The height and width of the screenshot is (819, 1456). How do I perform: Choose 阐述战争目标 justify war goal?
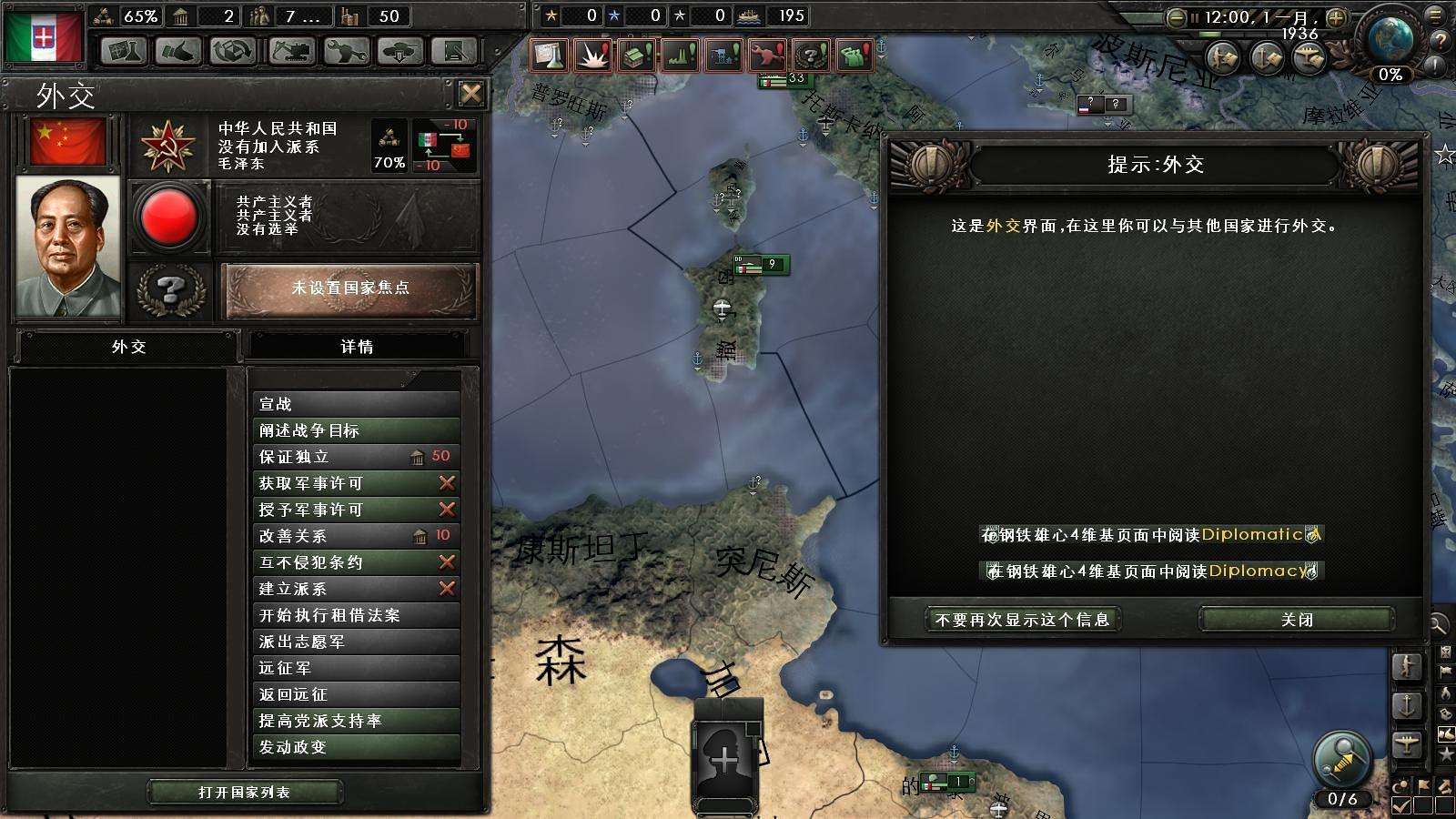(x=356, y=430)
